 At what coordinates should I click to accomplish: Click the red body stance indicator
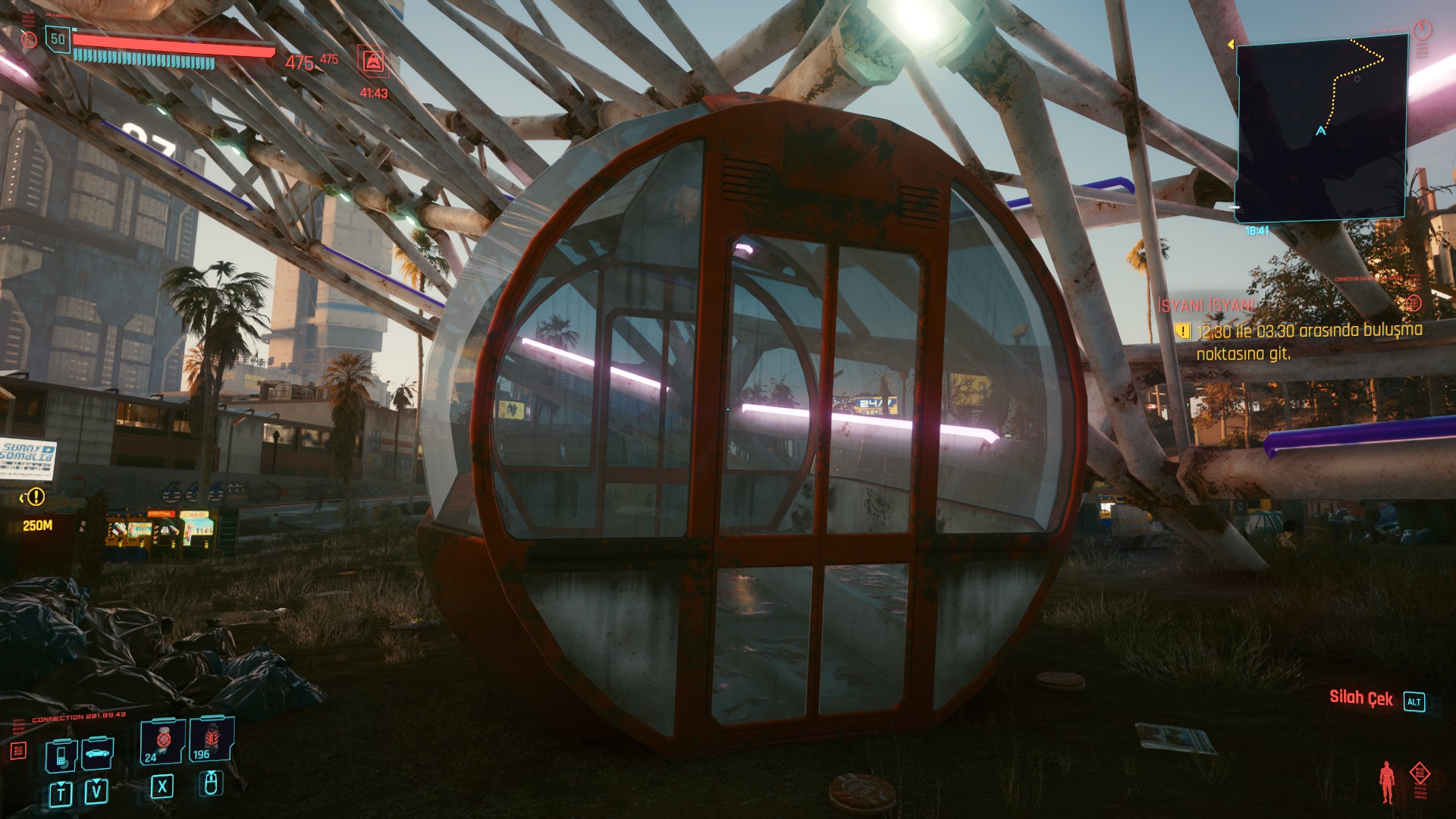(1387, 783)
